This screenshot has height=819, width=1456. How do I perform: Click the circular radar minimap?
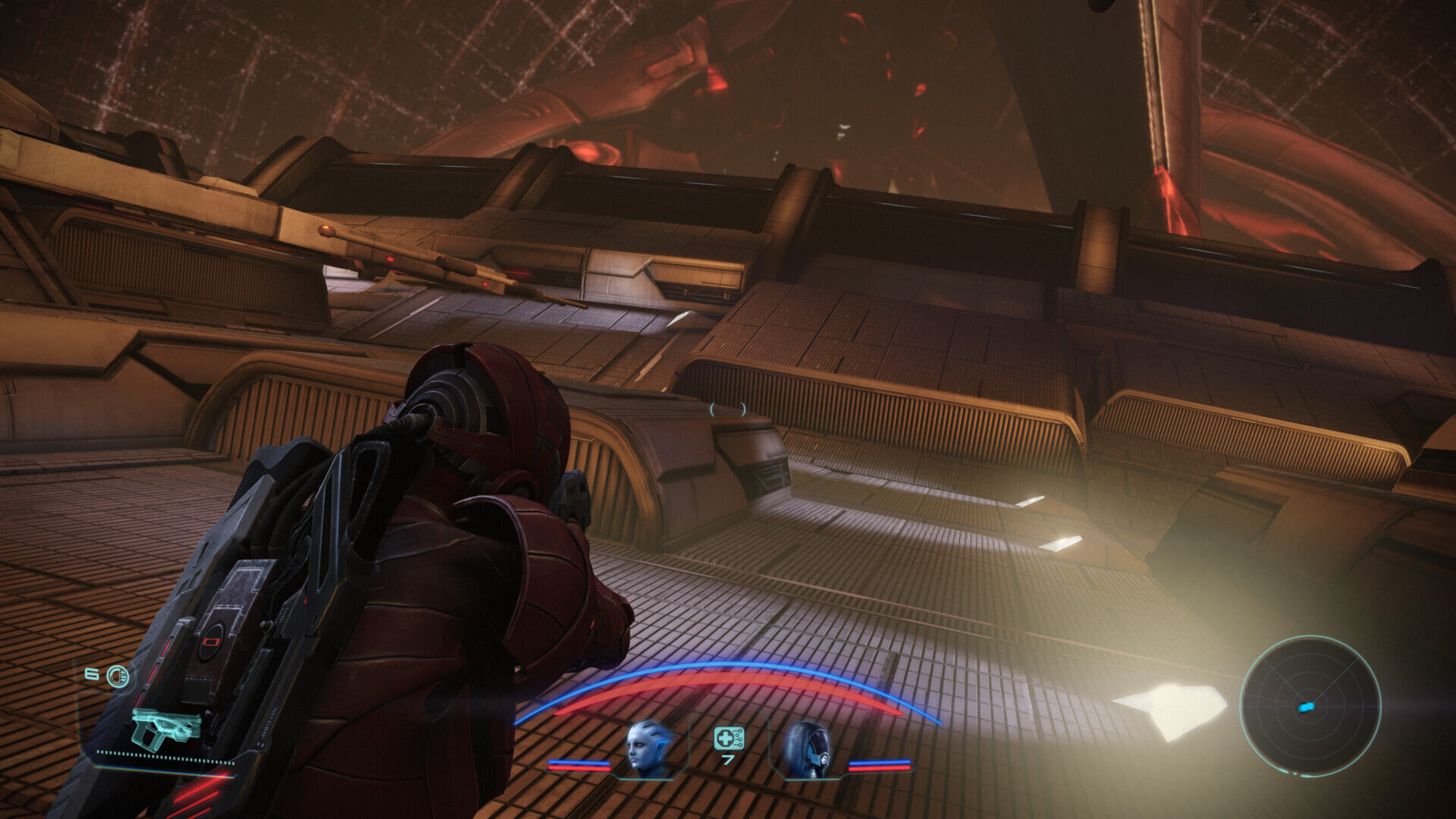click(1310, 706)
